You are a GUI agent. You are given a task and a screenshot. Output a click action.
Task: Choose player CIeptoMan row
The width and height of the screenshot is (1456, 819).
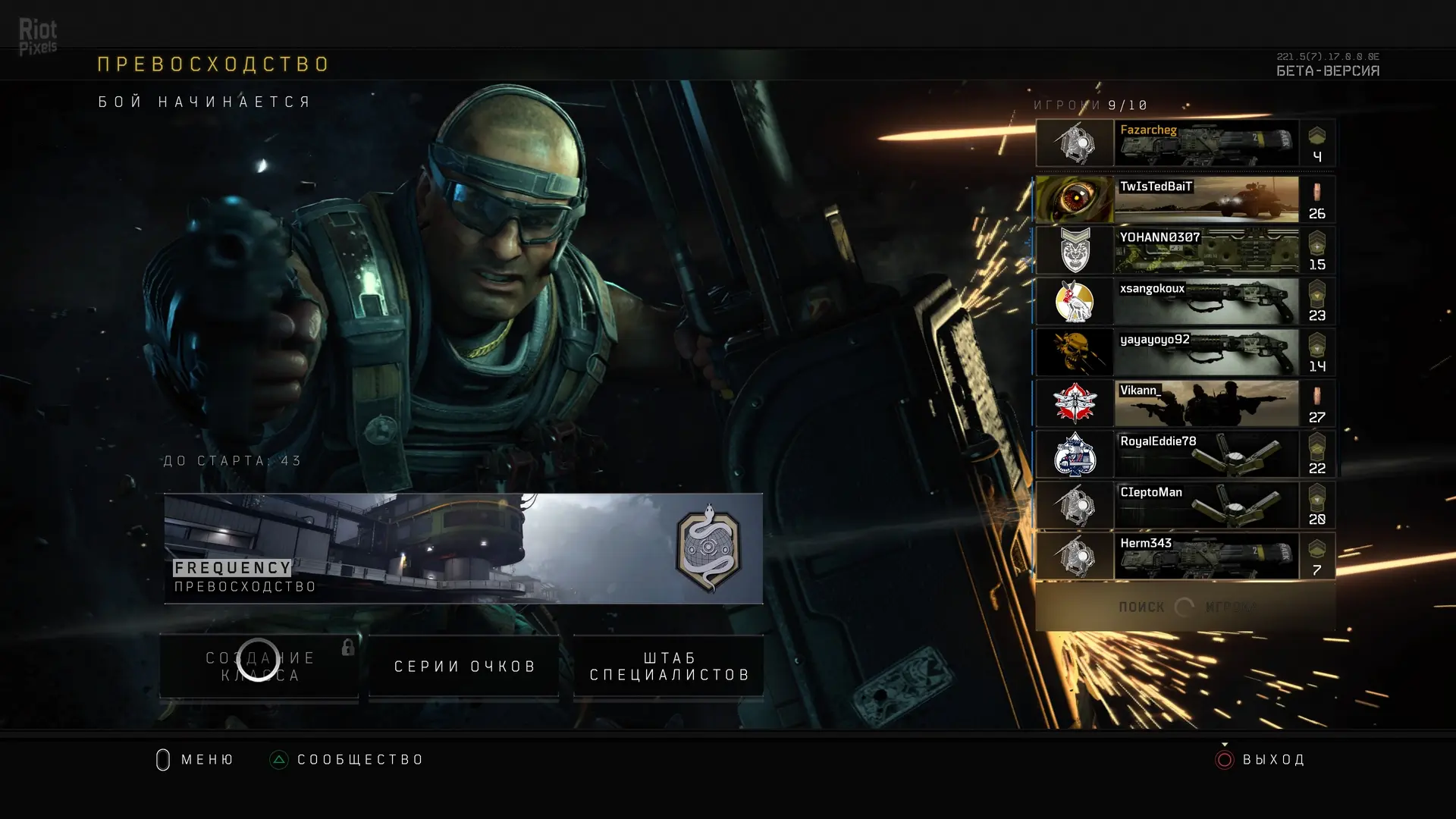pyautogui.click(x=1185, y=505)
